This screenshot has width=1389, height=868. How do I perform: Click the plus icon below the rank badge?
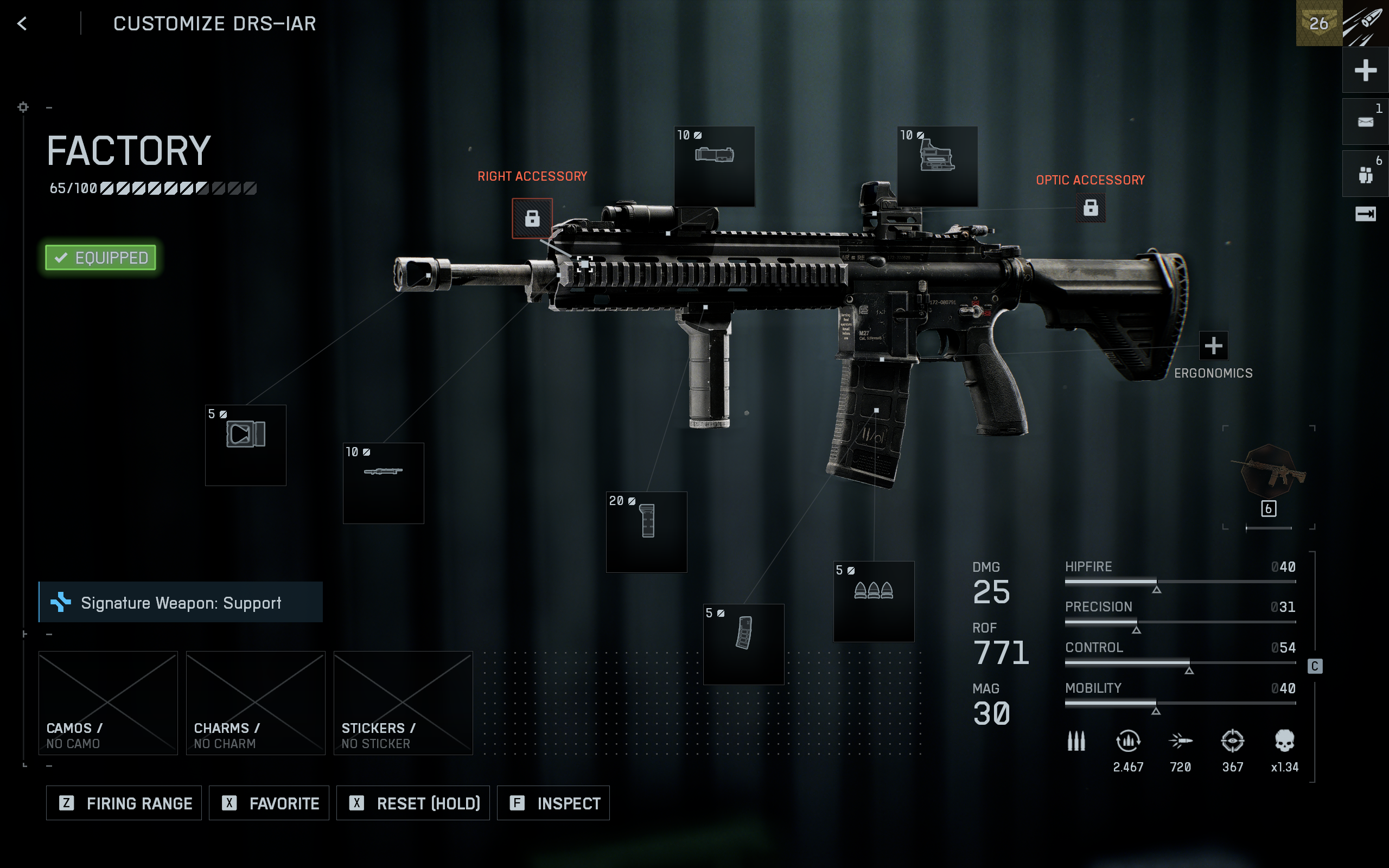[x=1366, y=70]
